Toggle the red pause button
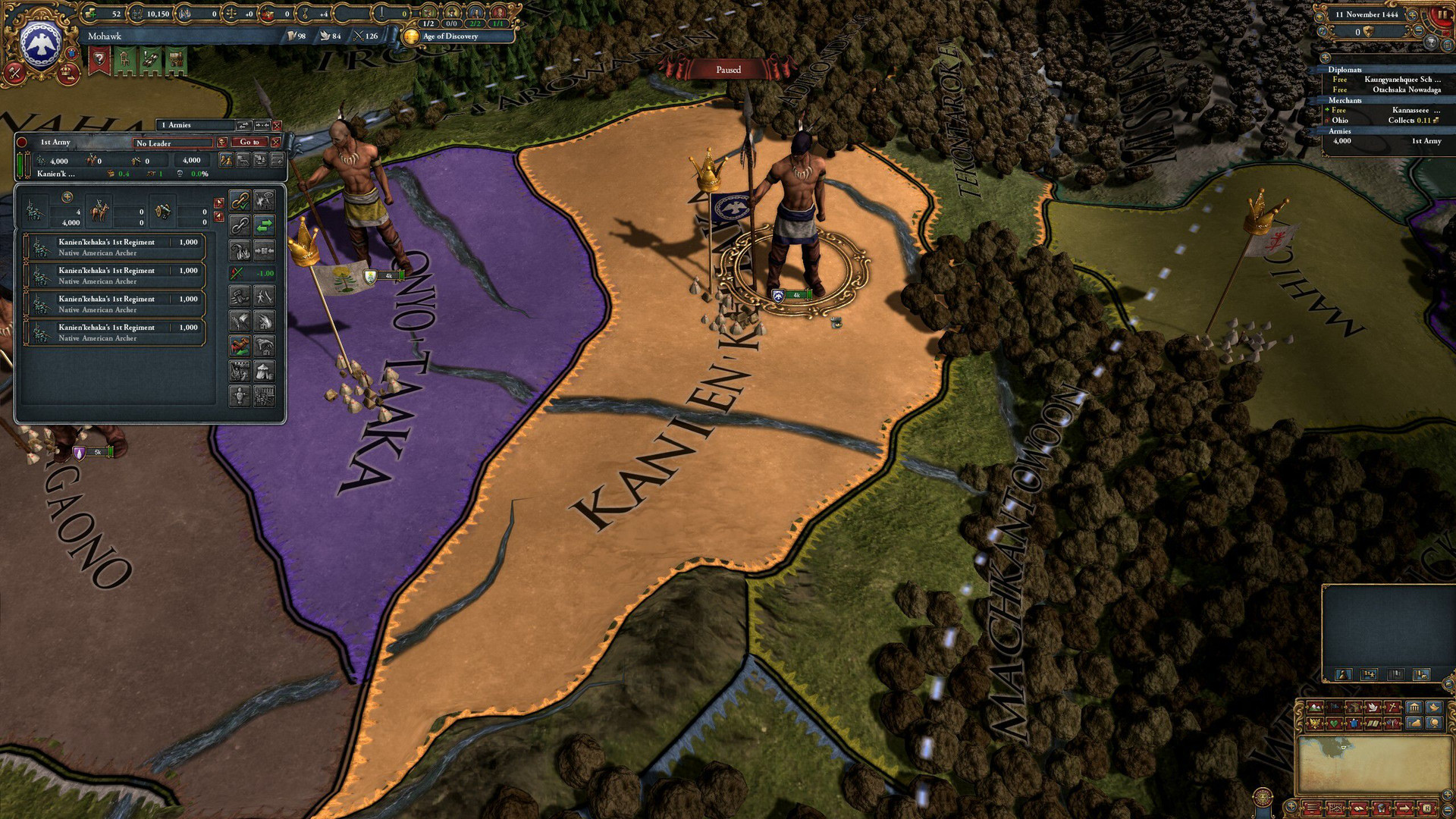The width and height of the screenshot is (1456, 819). (1441, 14)
